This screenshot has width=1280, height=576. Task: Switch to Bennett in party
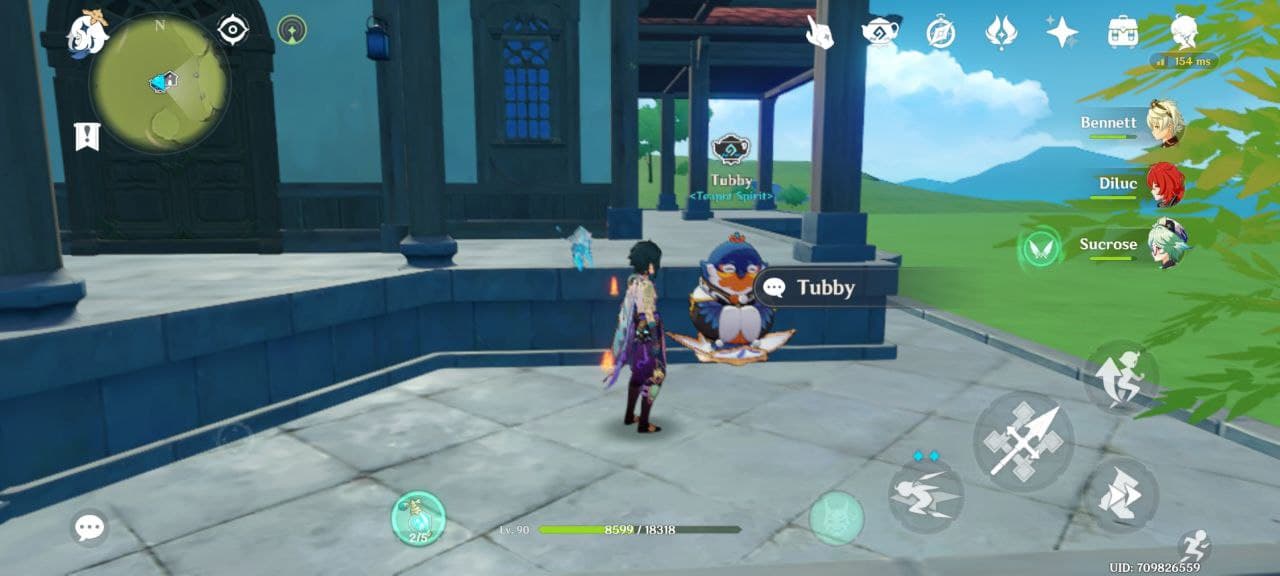pyautogui.click(x=1163, y=123)
